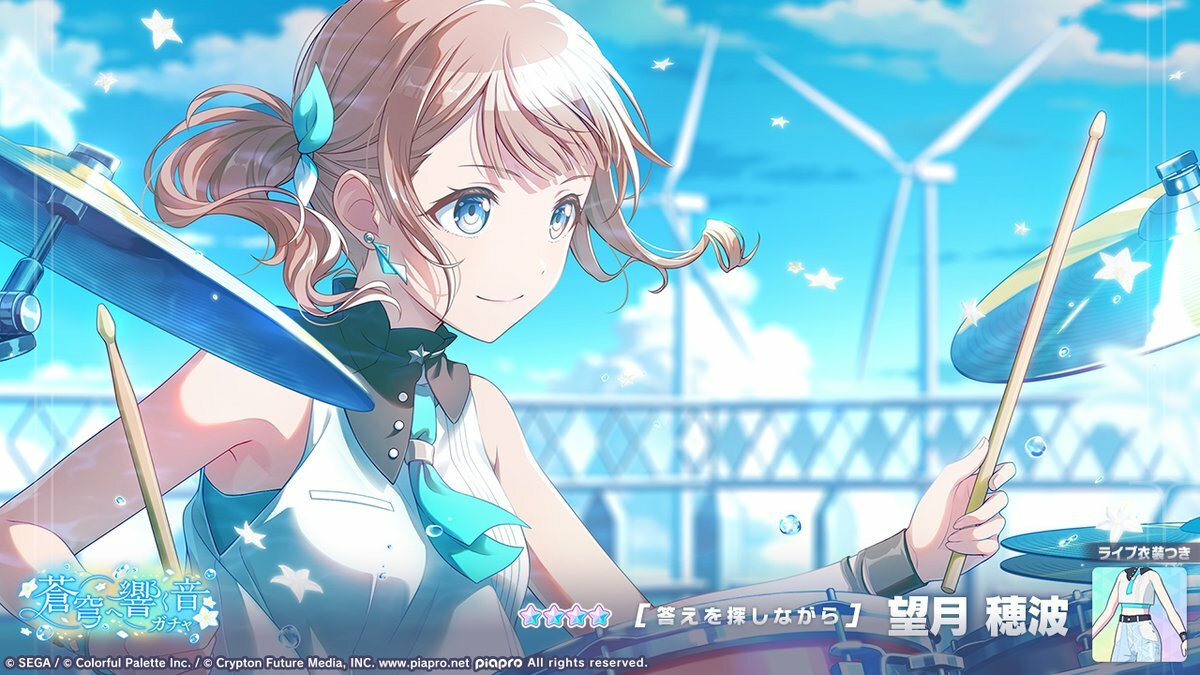Select the live costume preview thumbnail
Viewport: 1200px width, 675px height.
pyautogui.click(x=1138, y=612)
